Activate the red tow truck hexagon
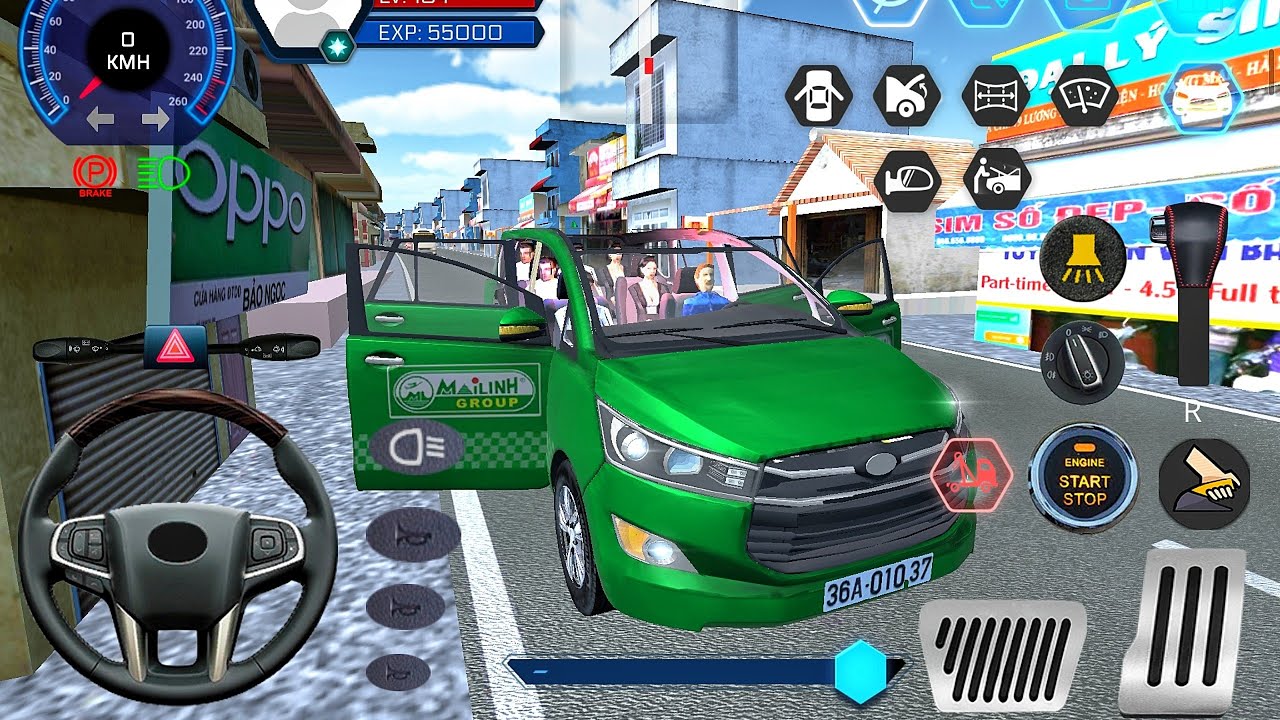Image resolution: width=1280 pixels, height=720 pixels. coord(971,477)
